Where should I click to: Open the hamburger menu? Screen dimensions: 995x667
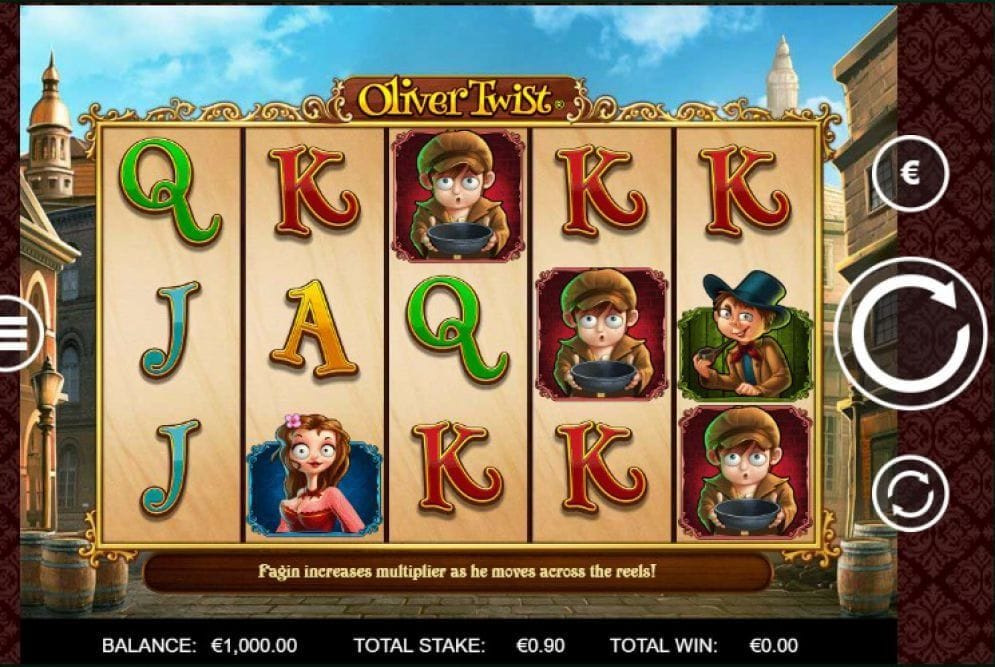point(14,334)
